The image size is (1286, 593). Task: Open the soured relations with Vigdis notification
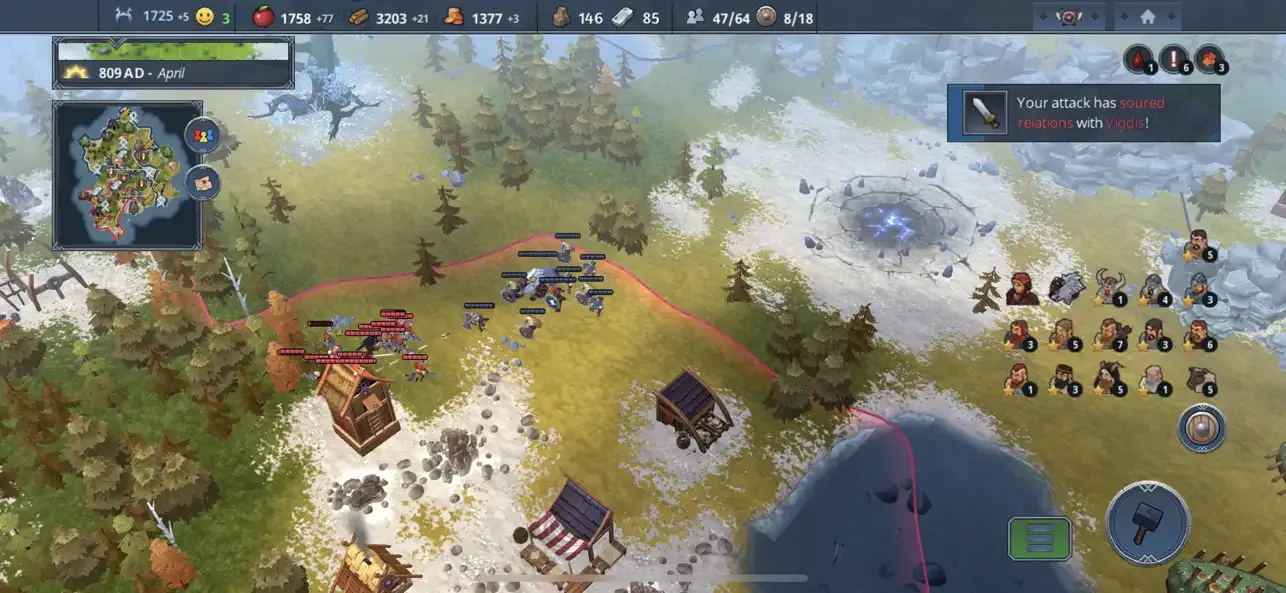(1083, 112)
